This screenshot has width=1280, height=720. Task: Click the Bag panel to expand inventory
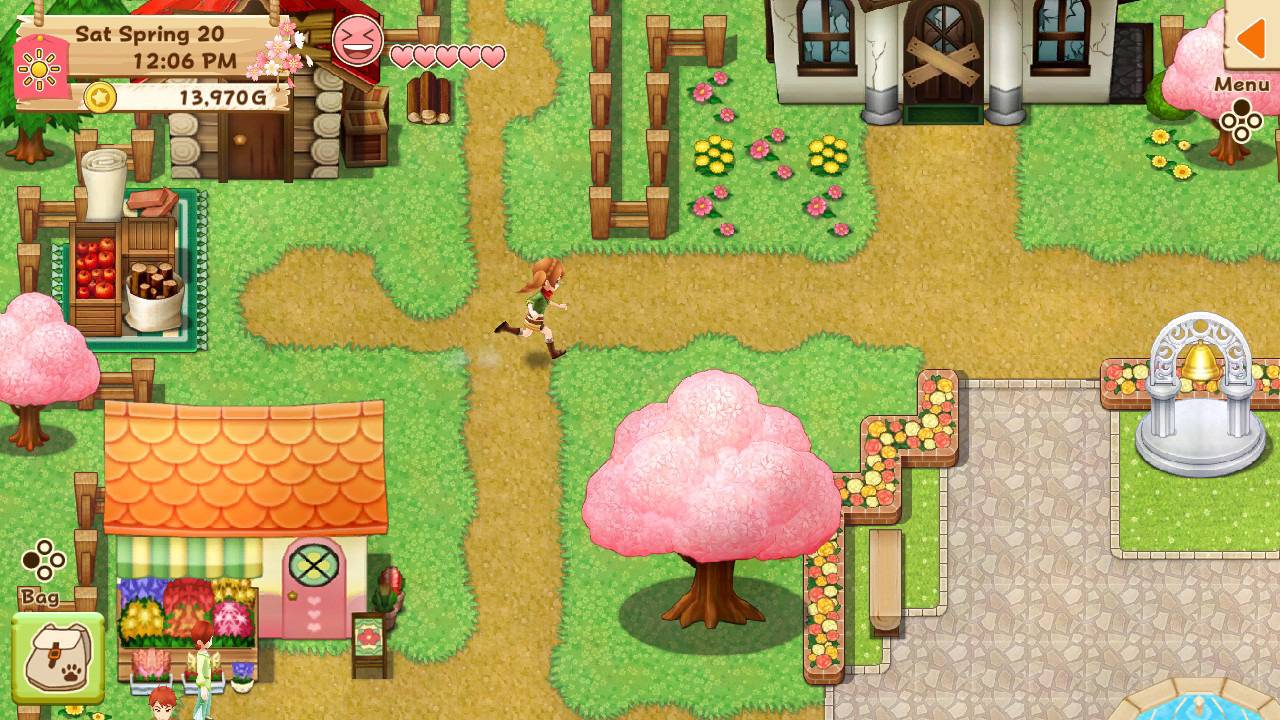[60, 655]
